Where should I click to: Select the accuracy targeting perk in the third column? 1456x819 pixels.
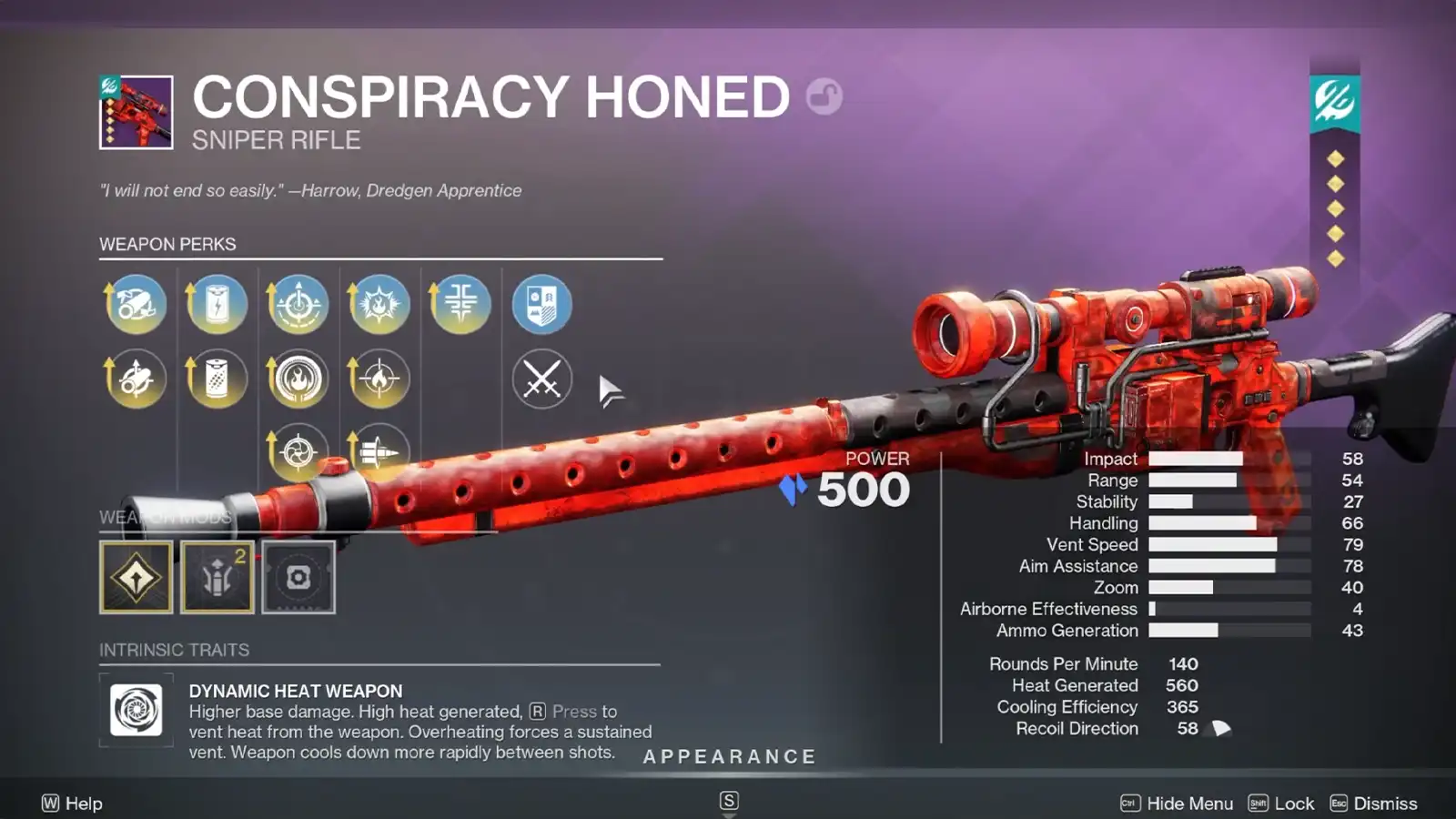(x=298, y=305)
